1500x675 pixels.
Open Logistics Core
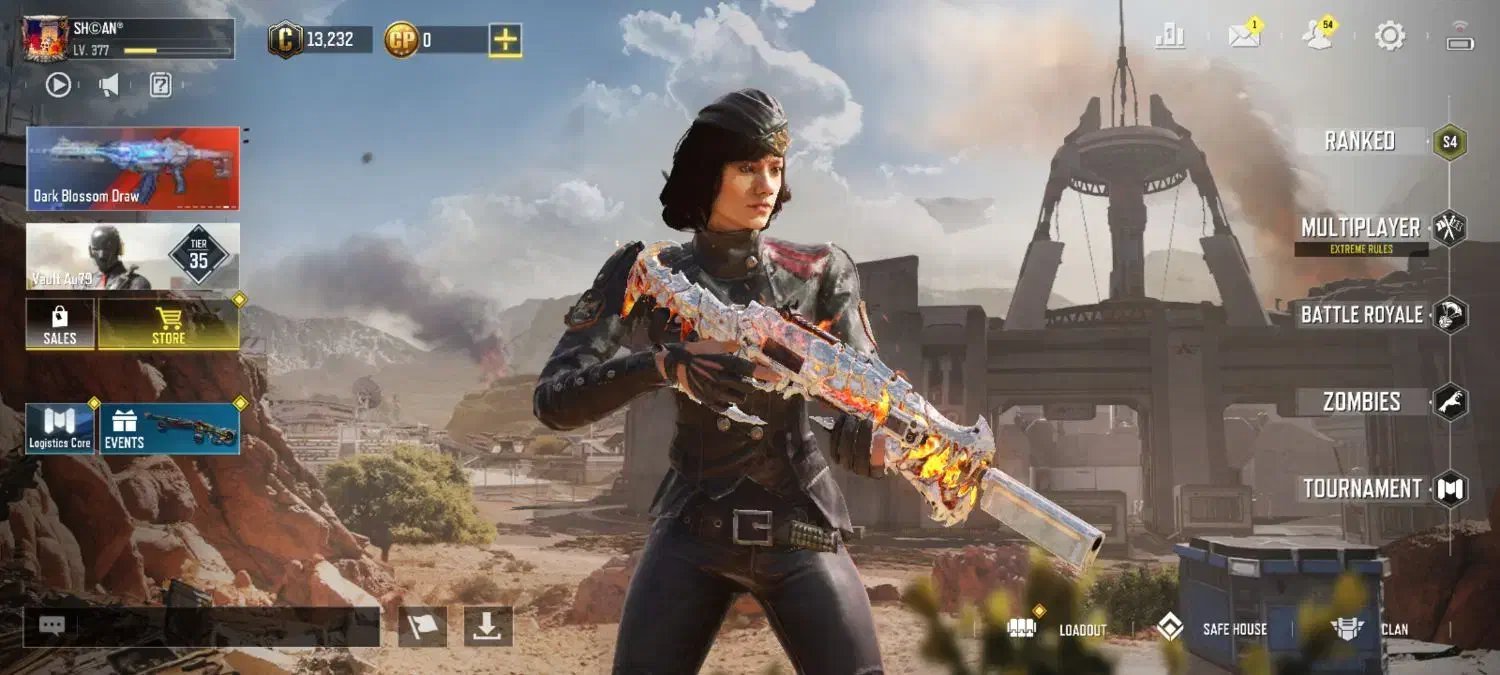pos(60,429)
